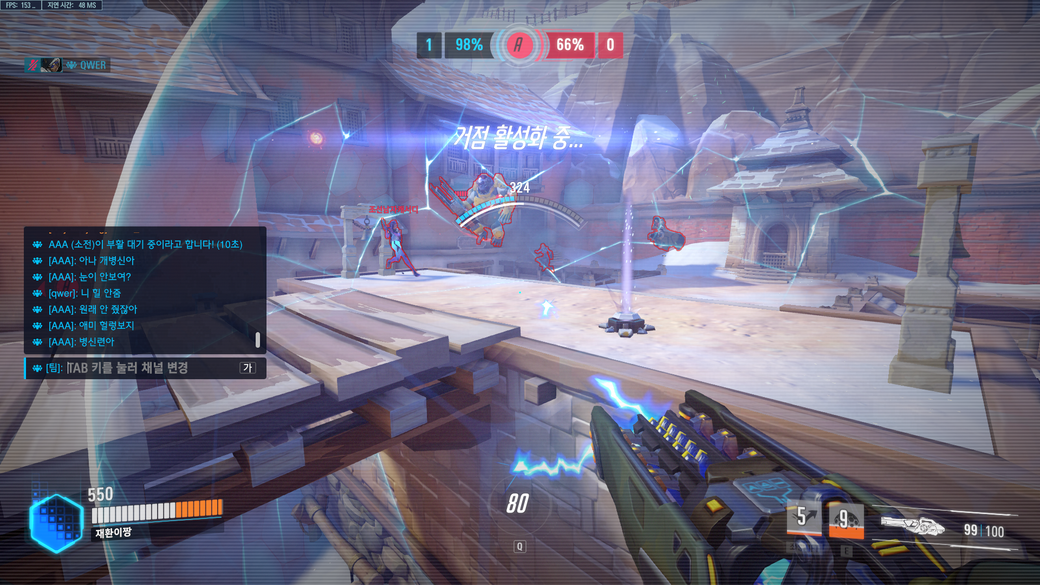
Task: Click the team chat text input field
Action: click(130, 368)
